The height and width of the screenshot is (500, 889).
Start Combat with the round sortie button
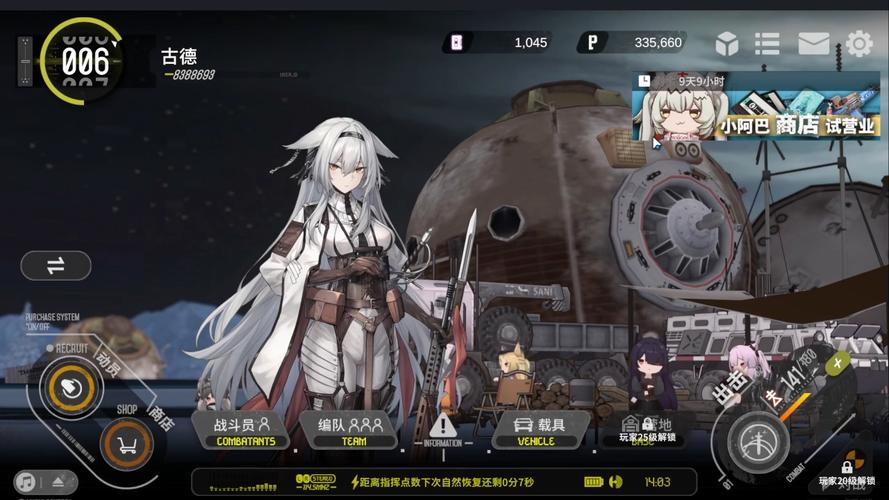[757, 442]
